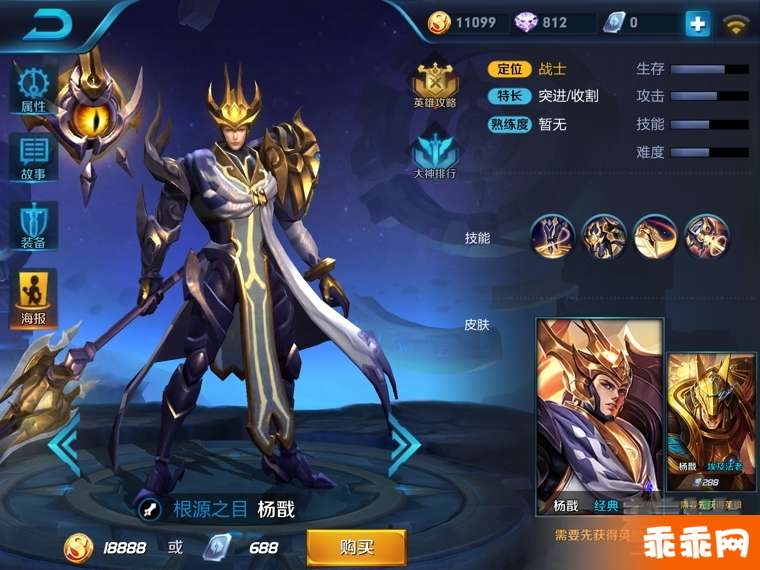Switch to the 故事 story tab
Image resolution: width=760 pixels, height=570 pixels.
click(33, 158)
